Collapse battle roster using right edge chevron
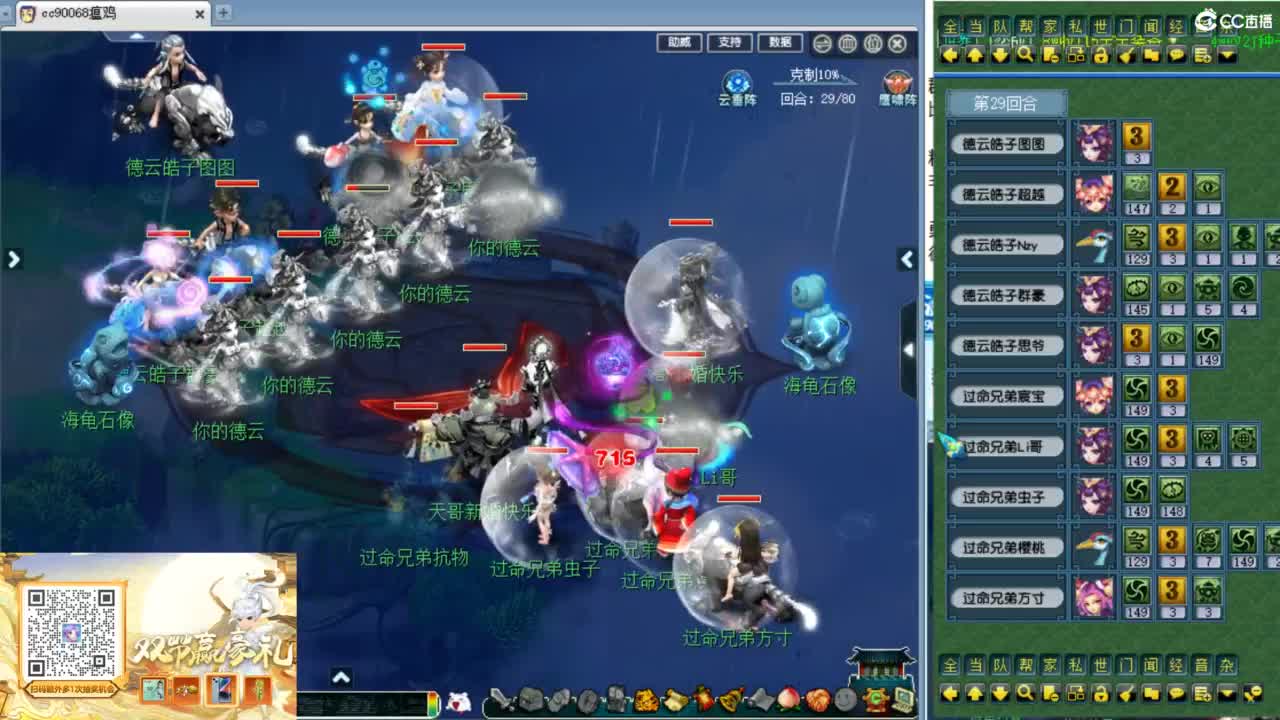 click(x=906, y=258)
